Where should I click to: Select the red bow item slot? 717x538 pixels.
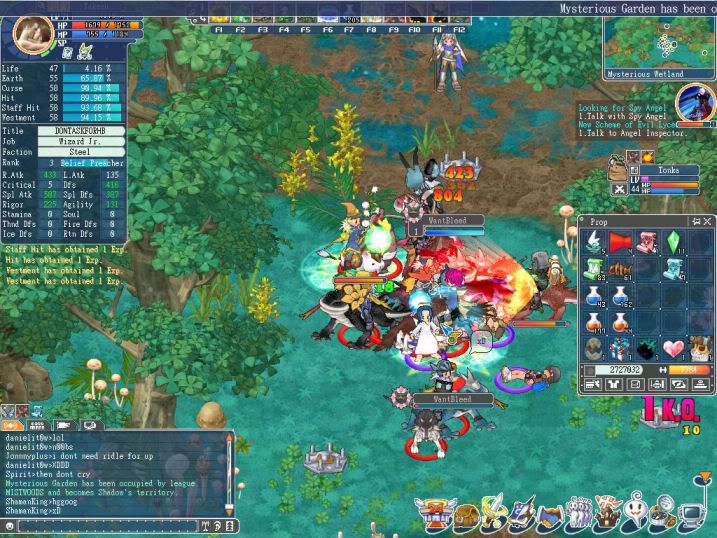(x=620, y=243)
